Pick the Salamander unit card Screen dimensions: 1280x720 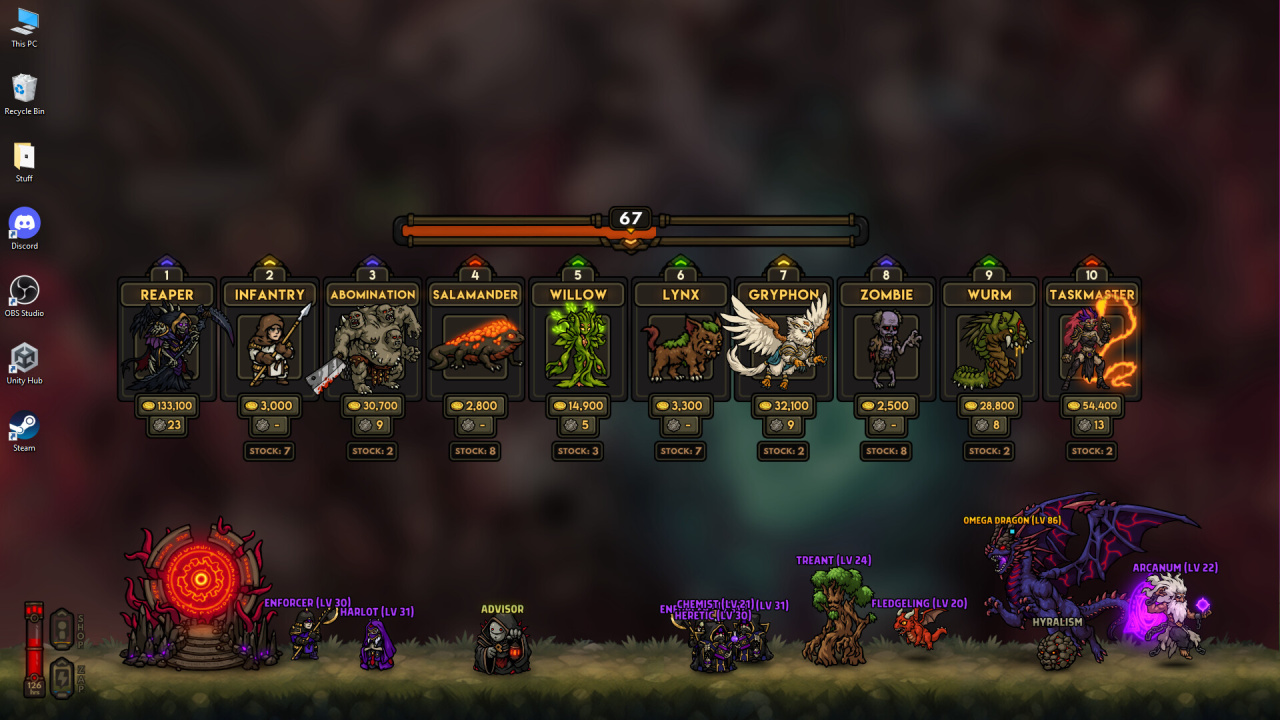475,347
